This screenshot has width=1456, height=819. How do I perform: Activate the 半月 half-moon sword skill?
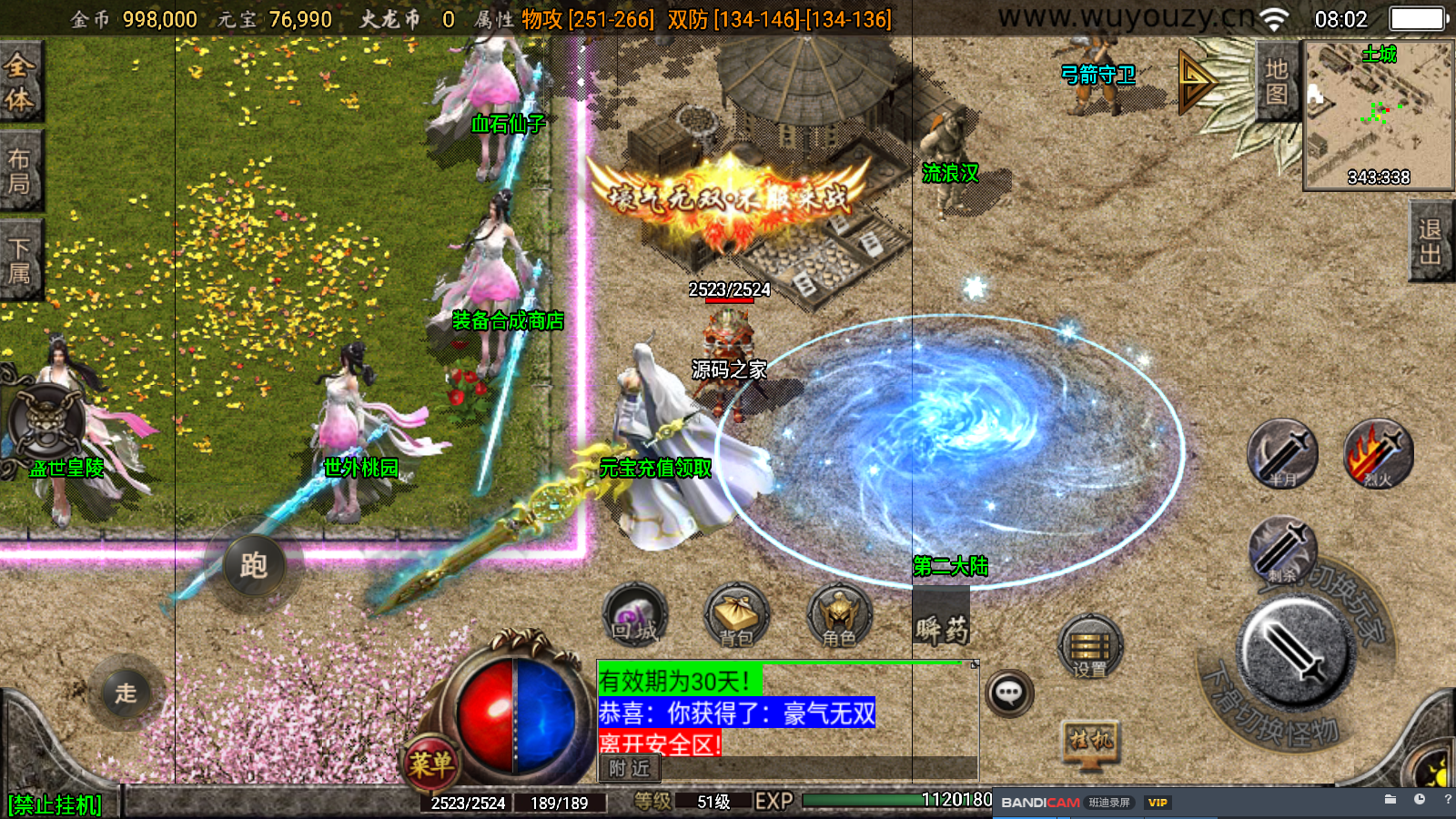point(1282,453)
